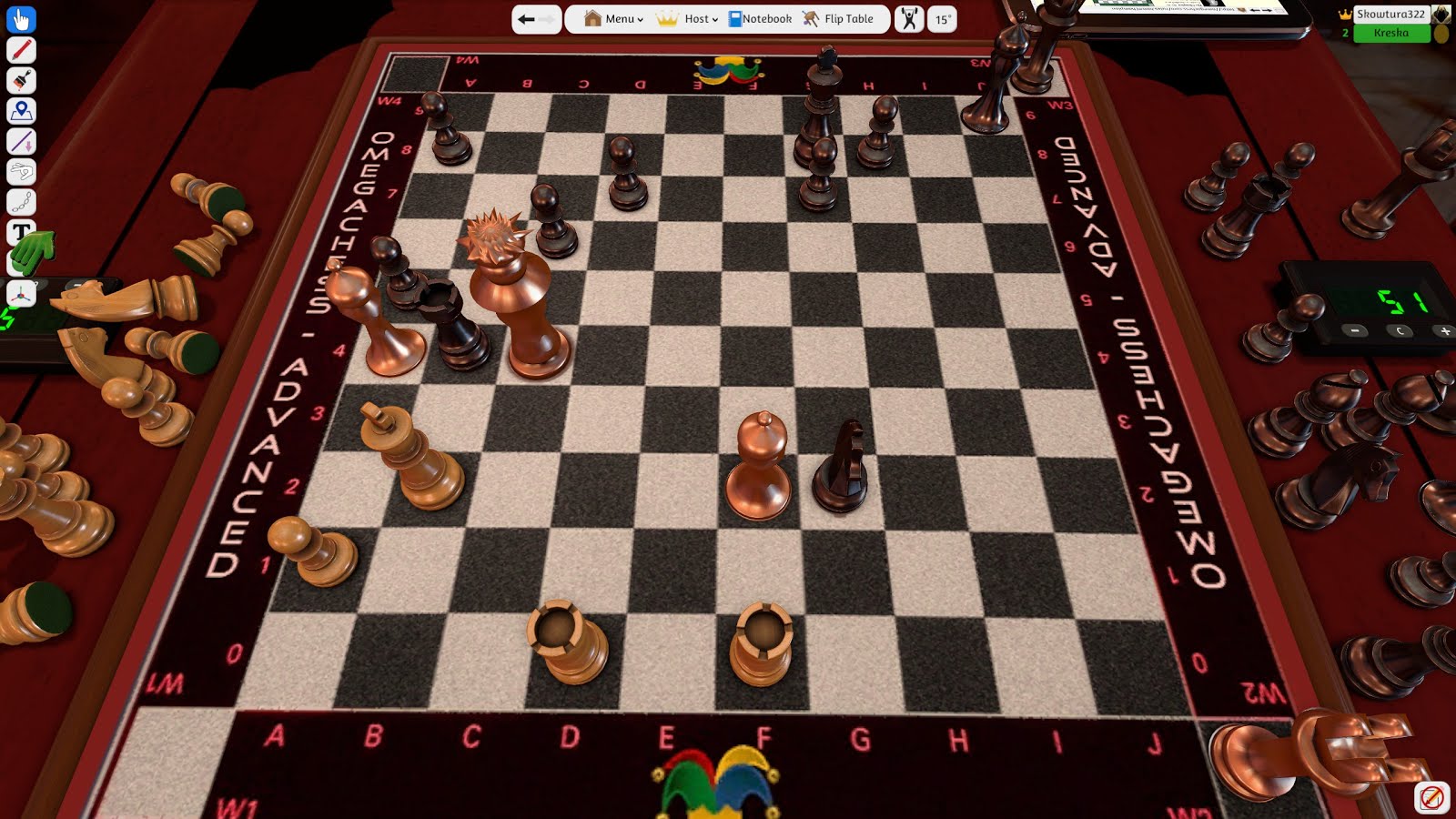Toggle the red prohibition icon in bottom corner
Viewport: 1456px width, 819px height.
[1431, 797]
